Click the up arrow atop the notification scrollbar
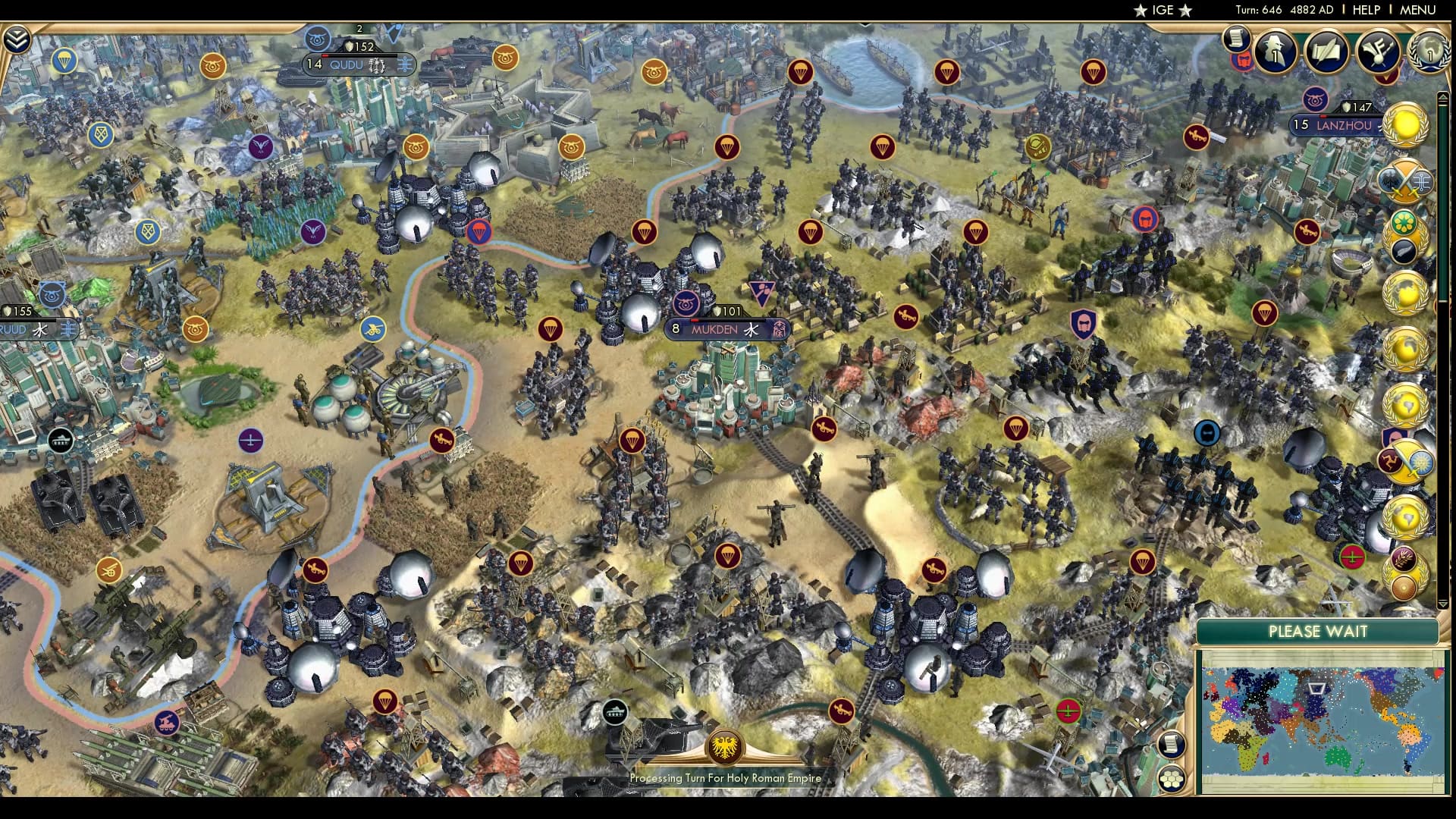 click(1444, 96)
